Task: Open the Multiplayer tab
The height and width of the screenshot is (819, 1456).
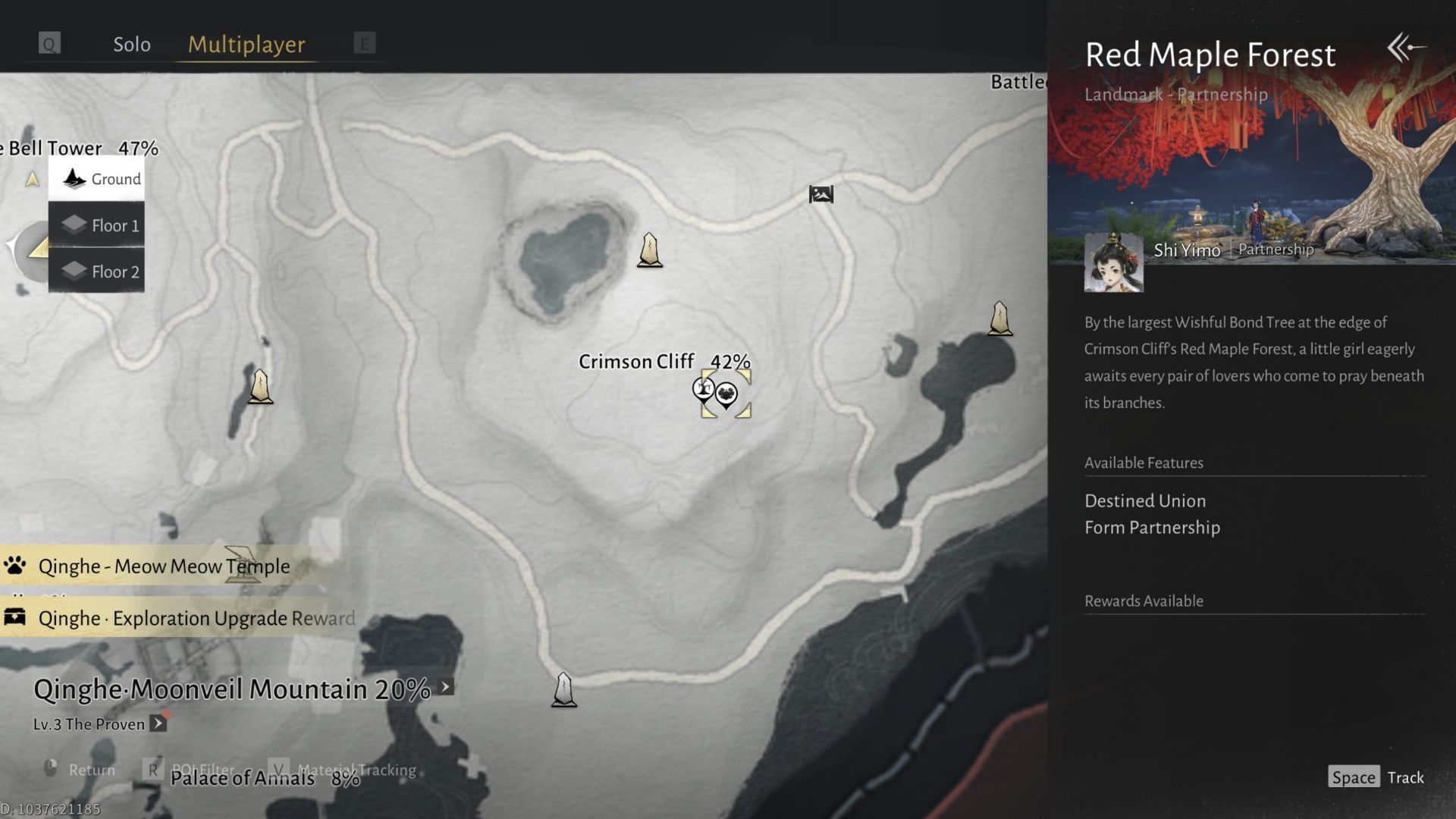Action: 245,44
